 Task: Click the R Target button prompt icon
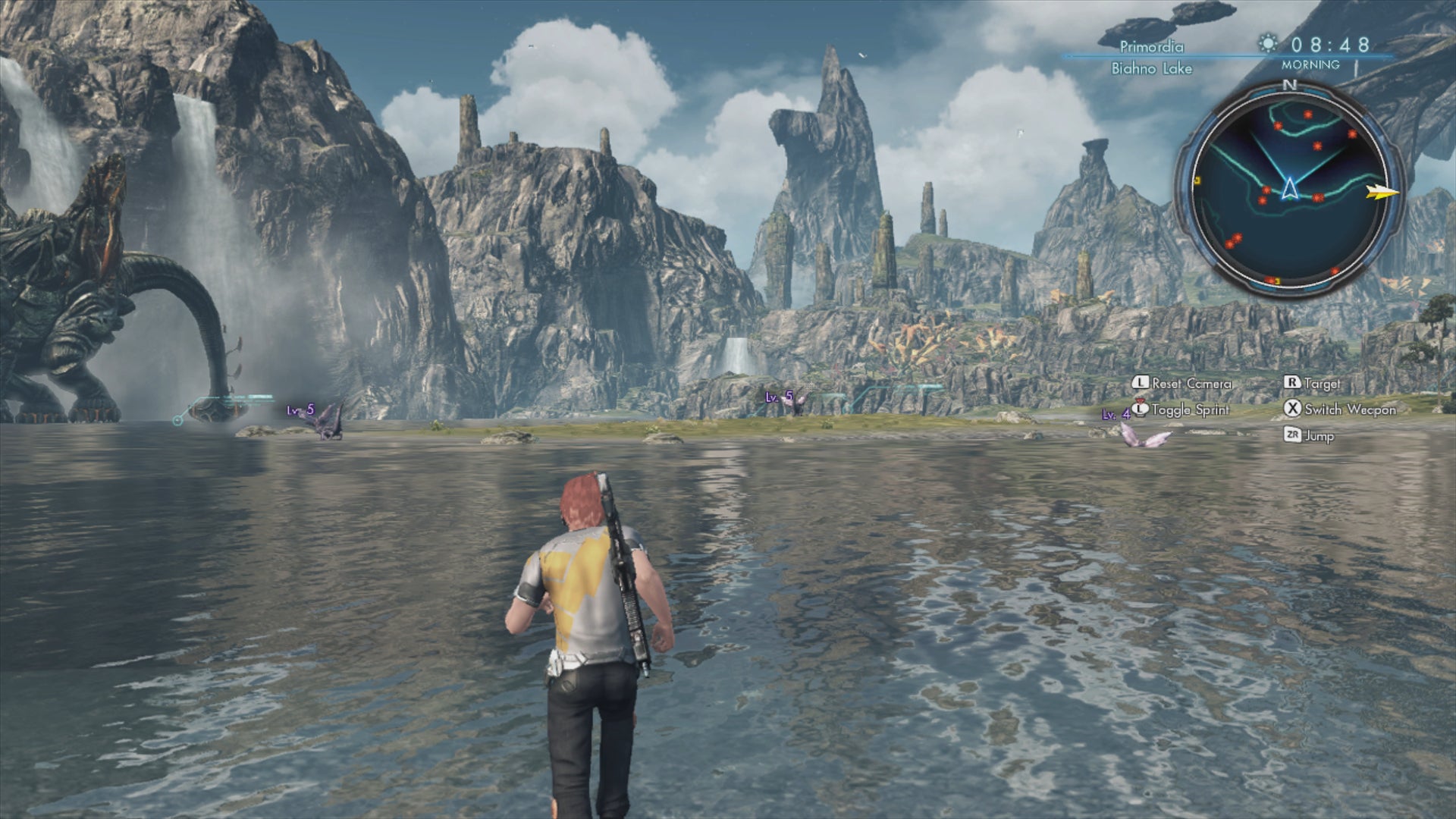pos(1291,384)
